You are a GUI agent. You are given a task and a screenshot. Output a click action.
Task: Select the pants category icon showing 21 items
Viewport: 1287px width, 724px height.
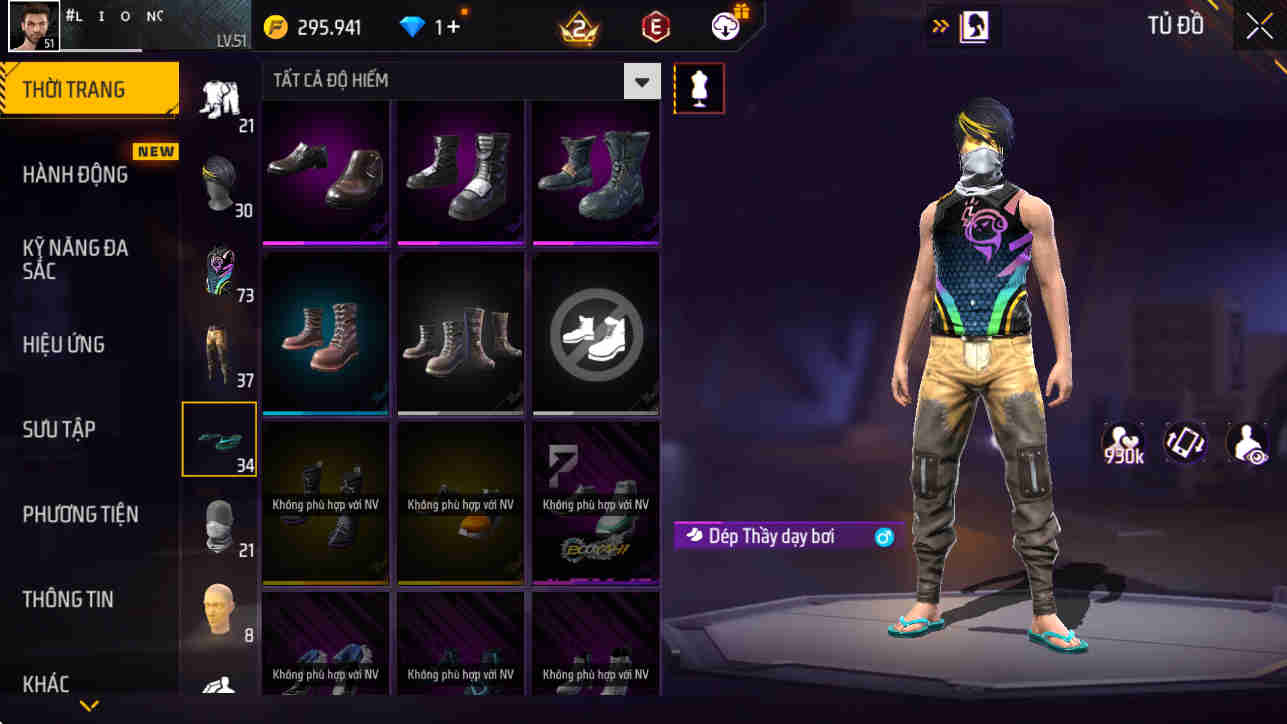[221, 95]
